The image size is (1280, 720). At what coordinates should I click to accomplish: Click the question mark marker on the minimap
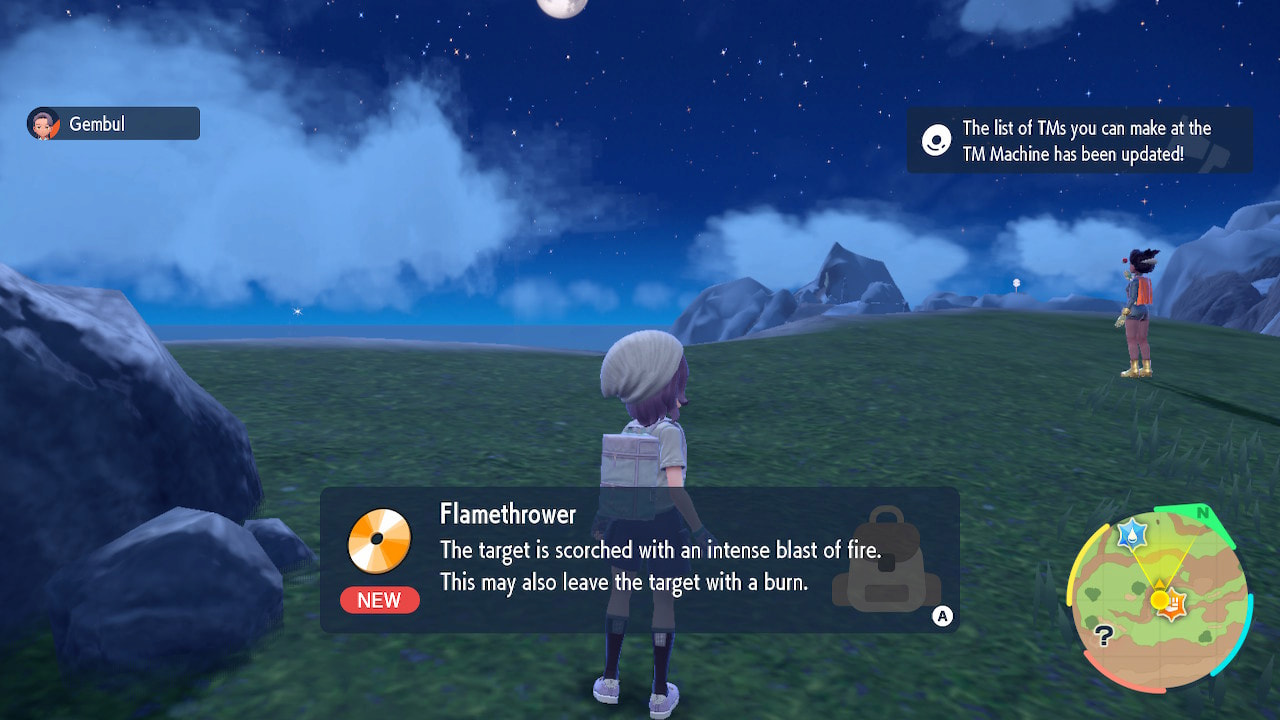coord(1105,635)
